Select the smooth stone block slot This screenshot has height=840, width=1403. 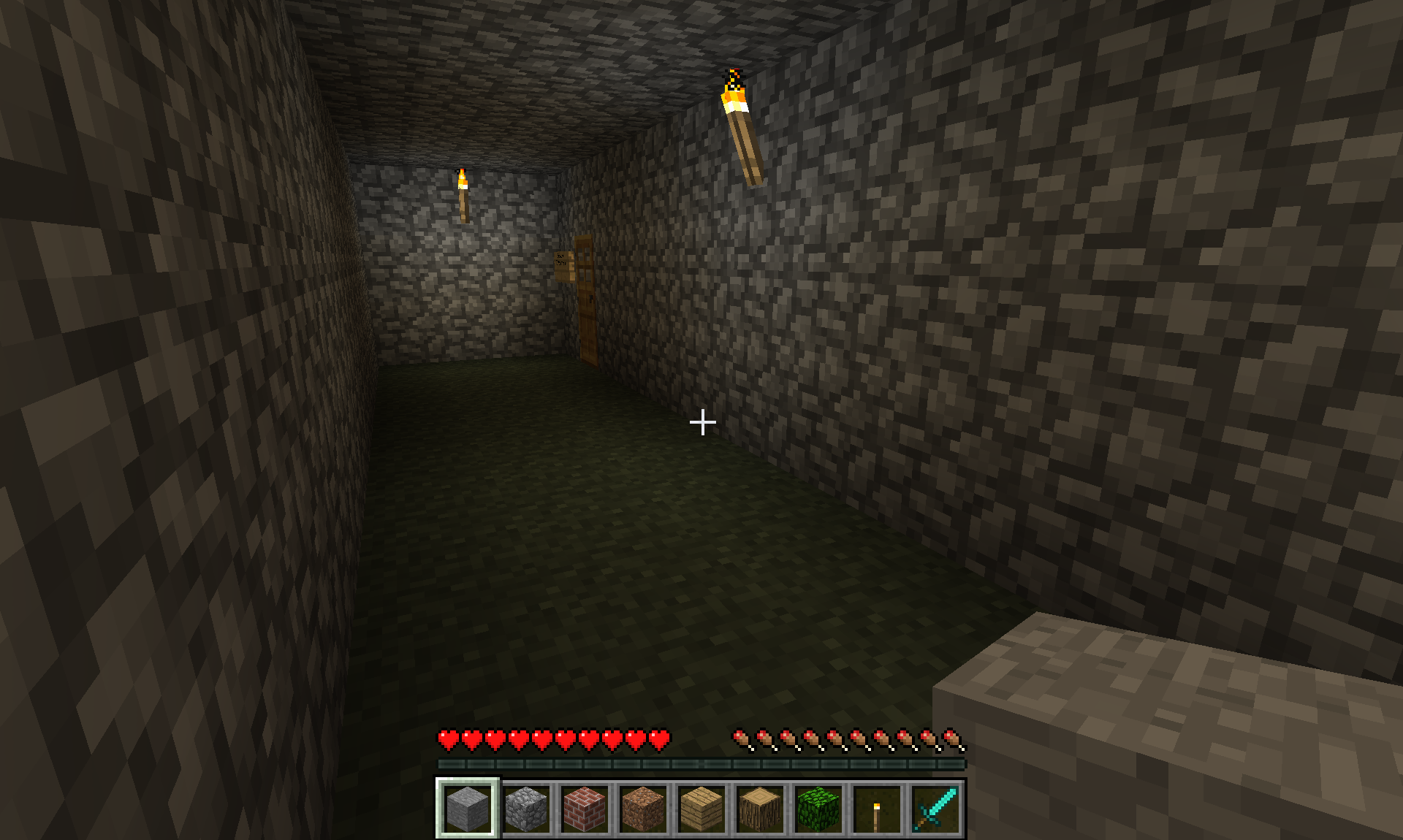point(468,808)
